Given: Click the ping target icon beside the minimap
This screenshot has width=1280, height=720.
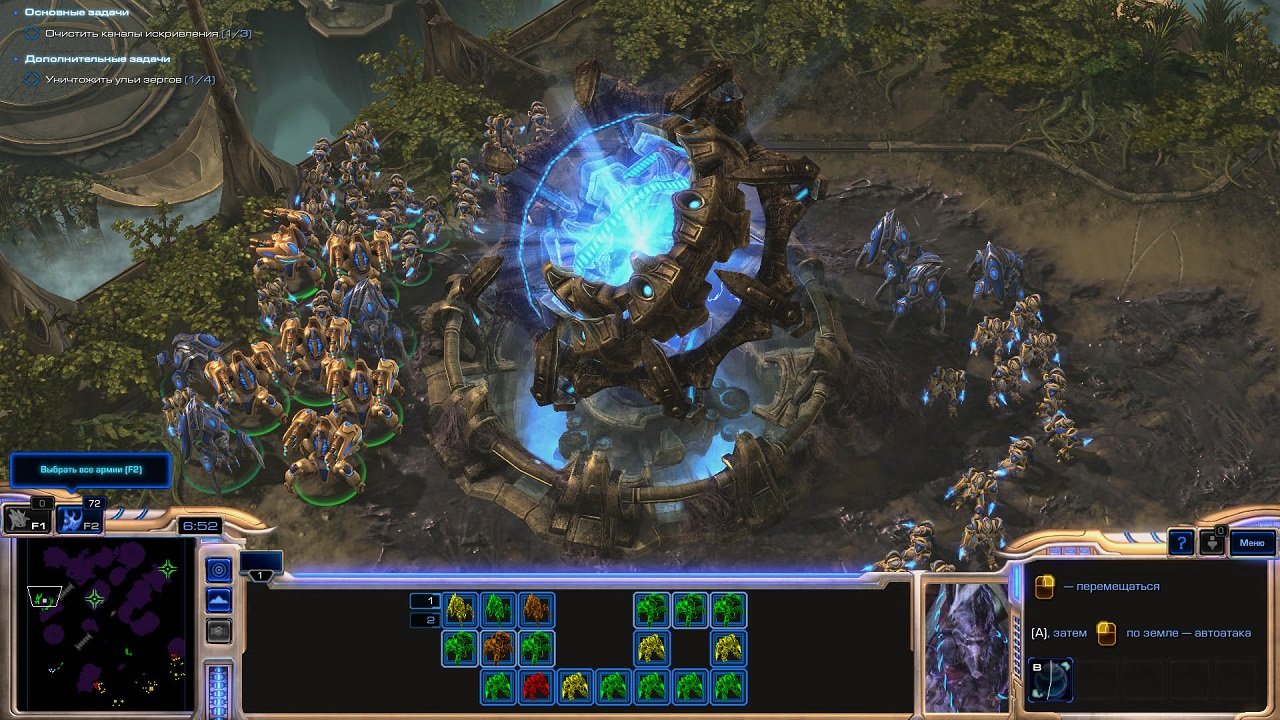Looking at the screenshot, I should (218, 567).
